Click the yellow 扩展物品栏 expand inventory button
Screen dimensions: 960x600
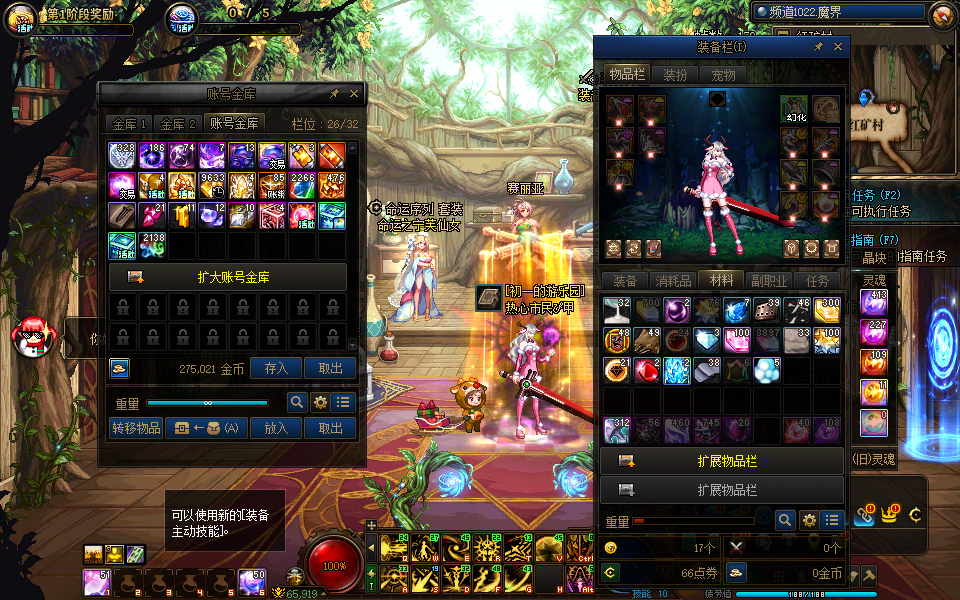point(722,461)
